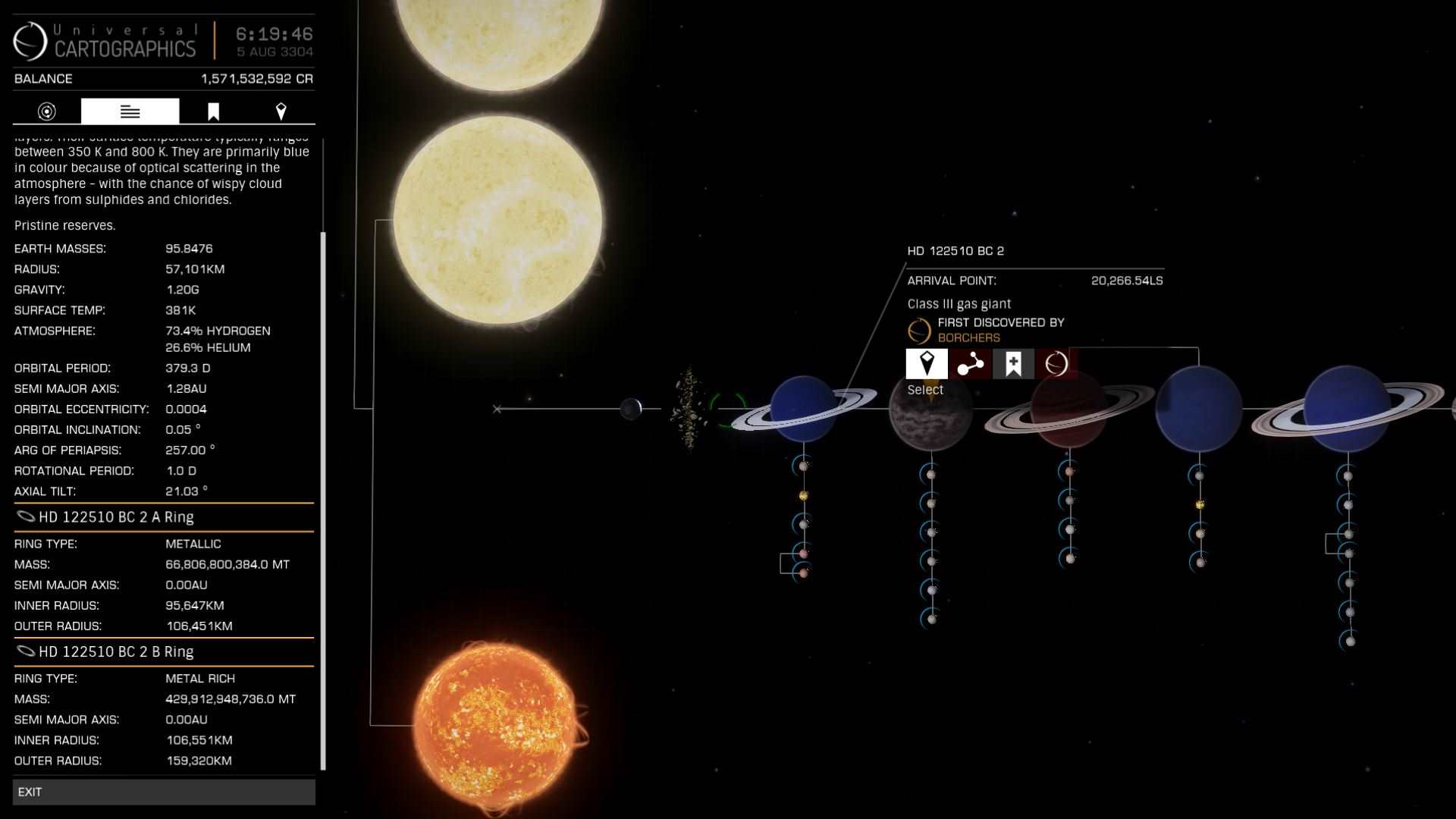This screenshot has width=1456, height=819.
Task: Click the Select pin button in popup
Action: (x=926, y=364)
